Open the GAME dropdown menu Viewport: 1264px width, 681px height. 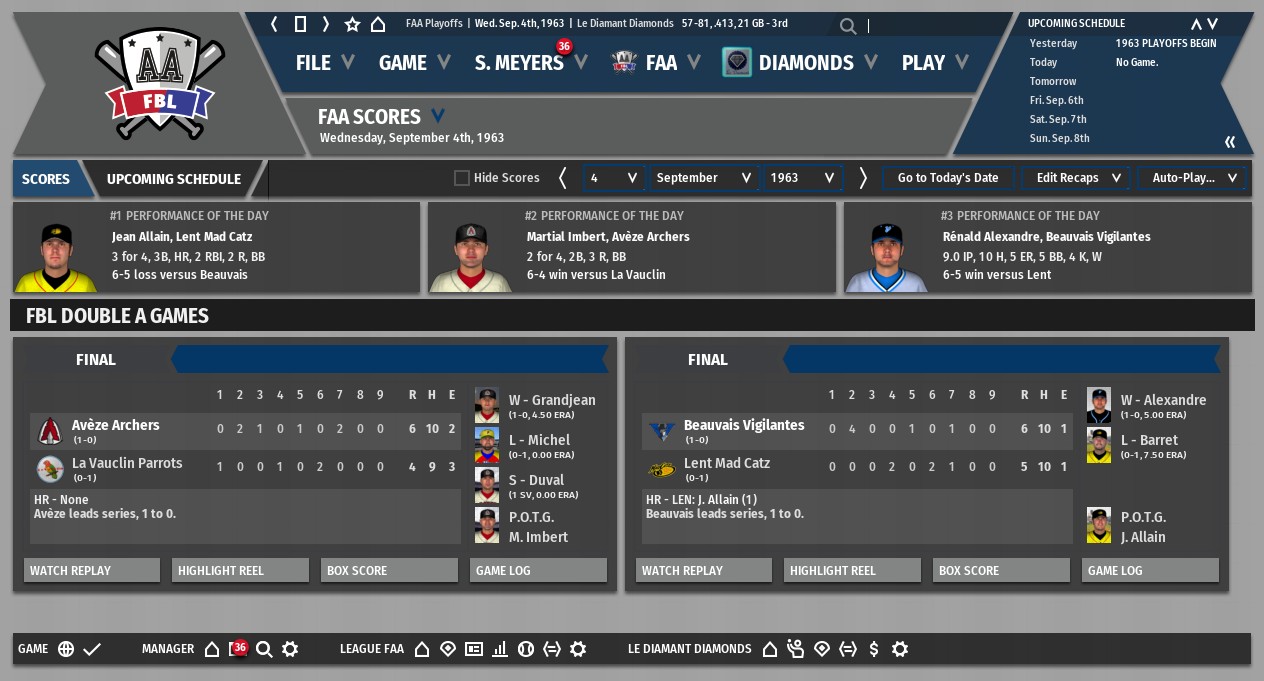coord(414,63)
